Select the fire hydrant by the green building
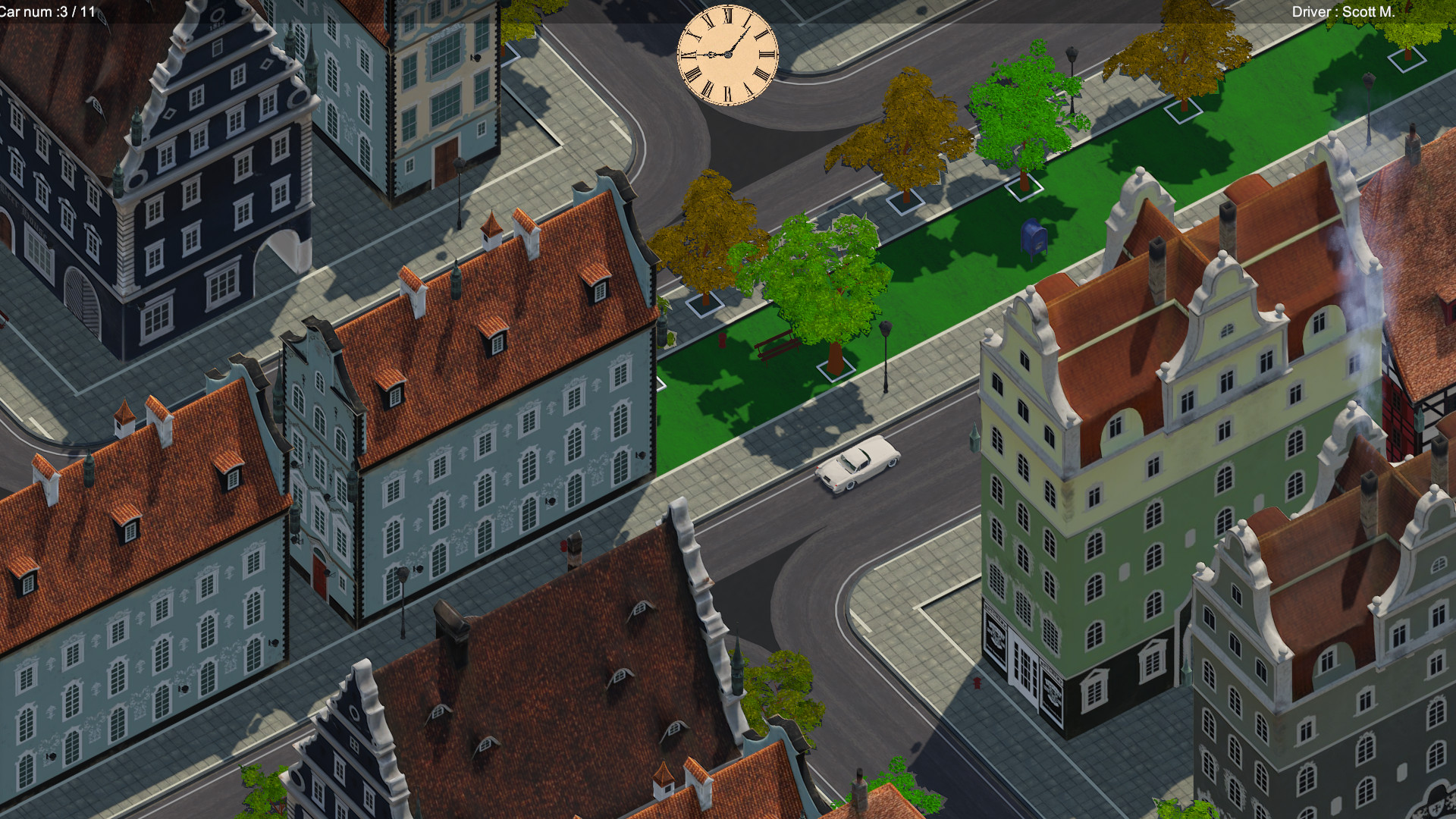This screenshot has width=1456, height=819. (977, 682)
